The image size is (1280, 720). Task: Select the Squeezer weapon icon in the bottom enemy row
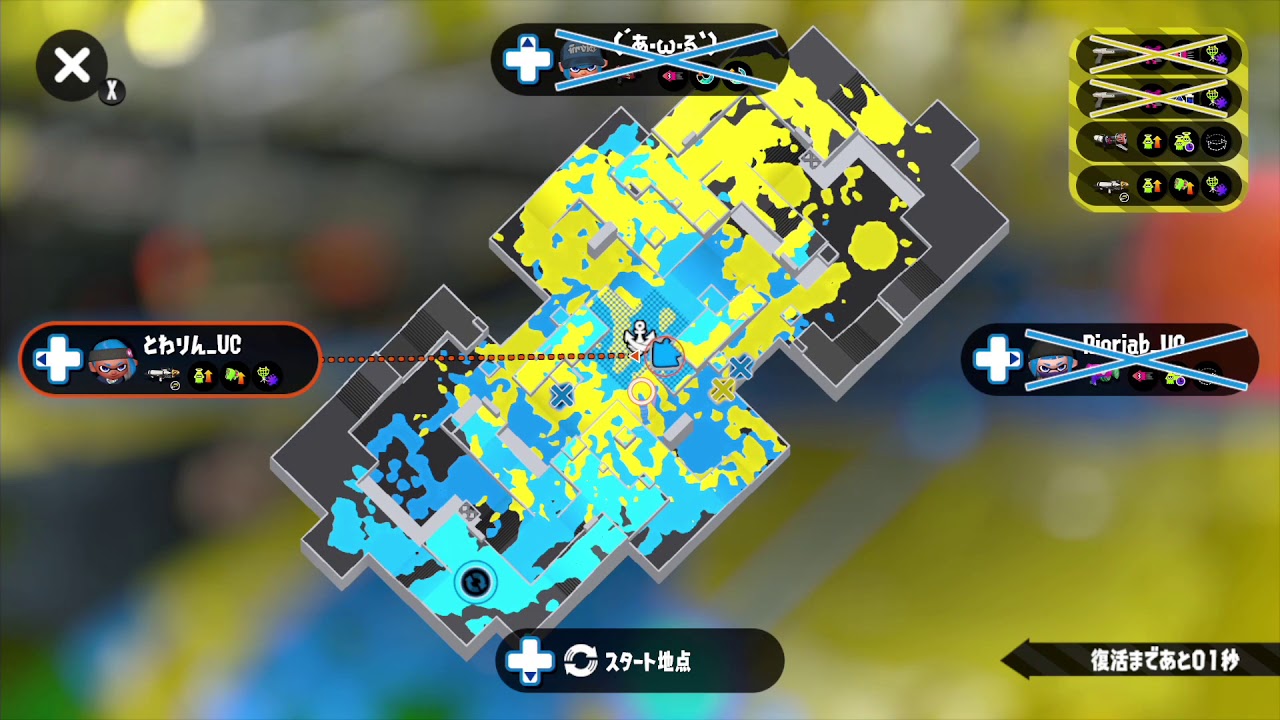[x=1112, y=185]
